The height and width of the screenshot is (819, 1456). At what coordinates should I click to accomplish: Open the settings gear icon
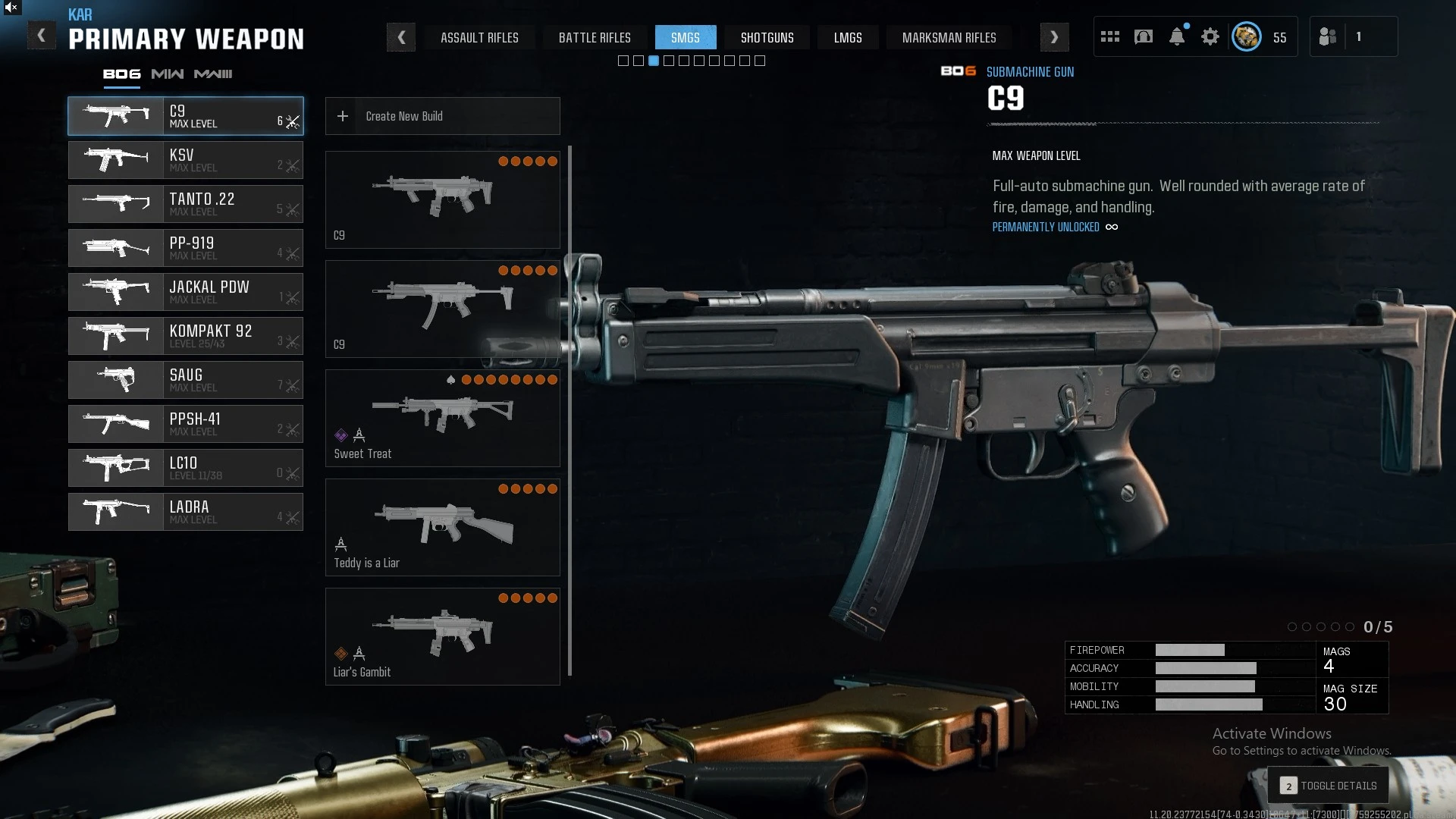(x=1210, y=36)
